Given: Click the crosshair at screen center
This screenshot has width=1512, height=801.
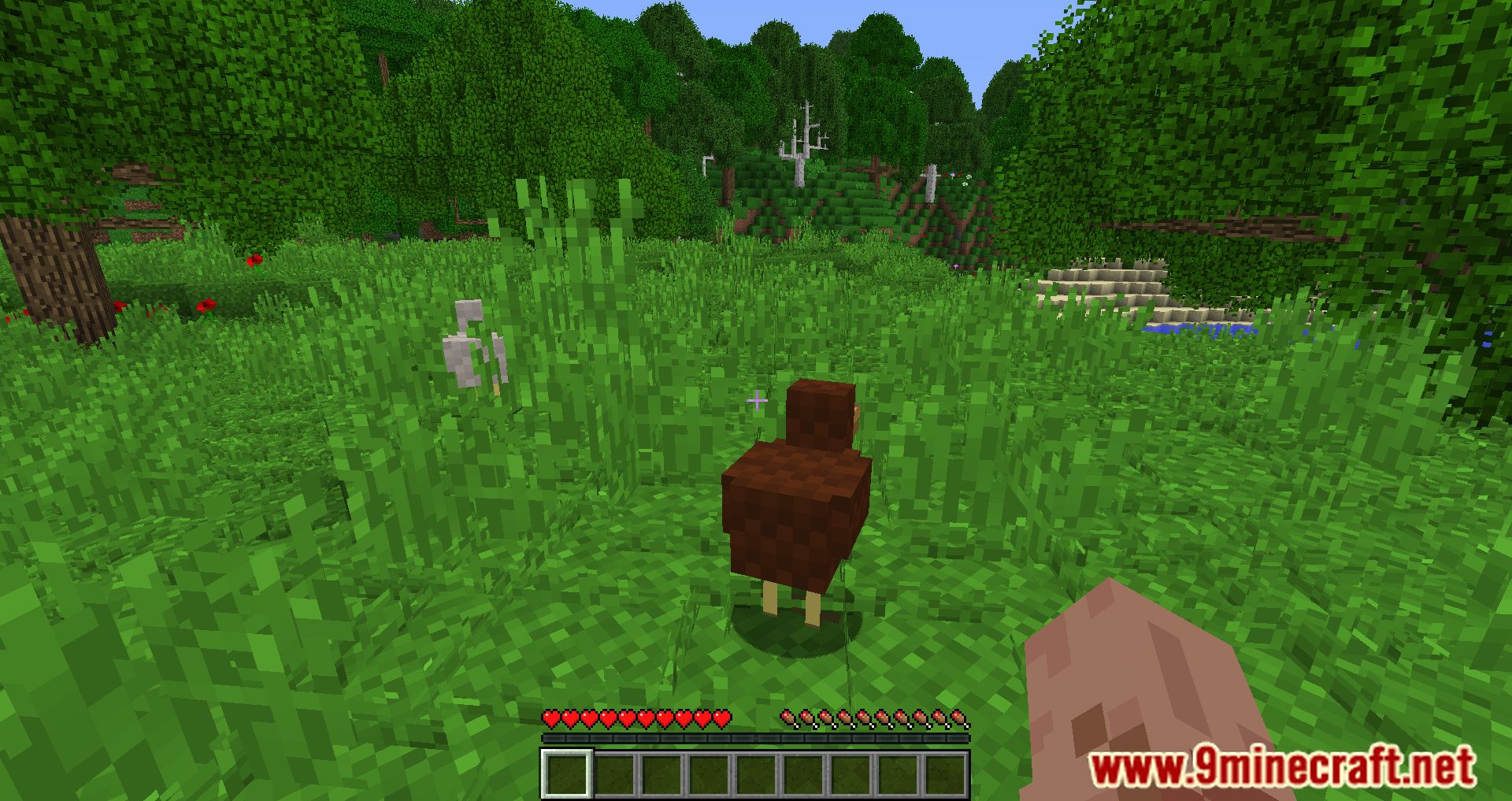Looking at the screenshot, I should click(x=758, y=401).
